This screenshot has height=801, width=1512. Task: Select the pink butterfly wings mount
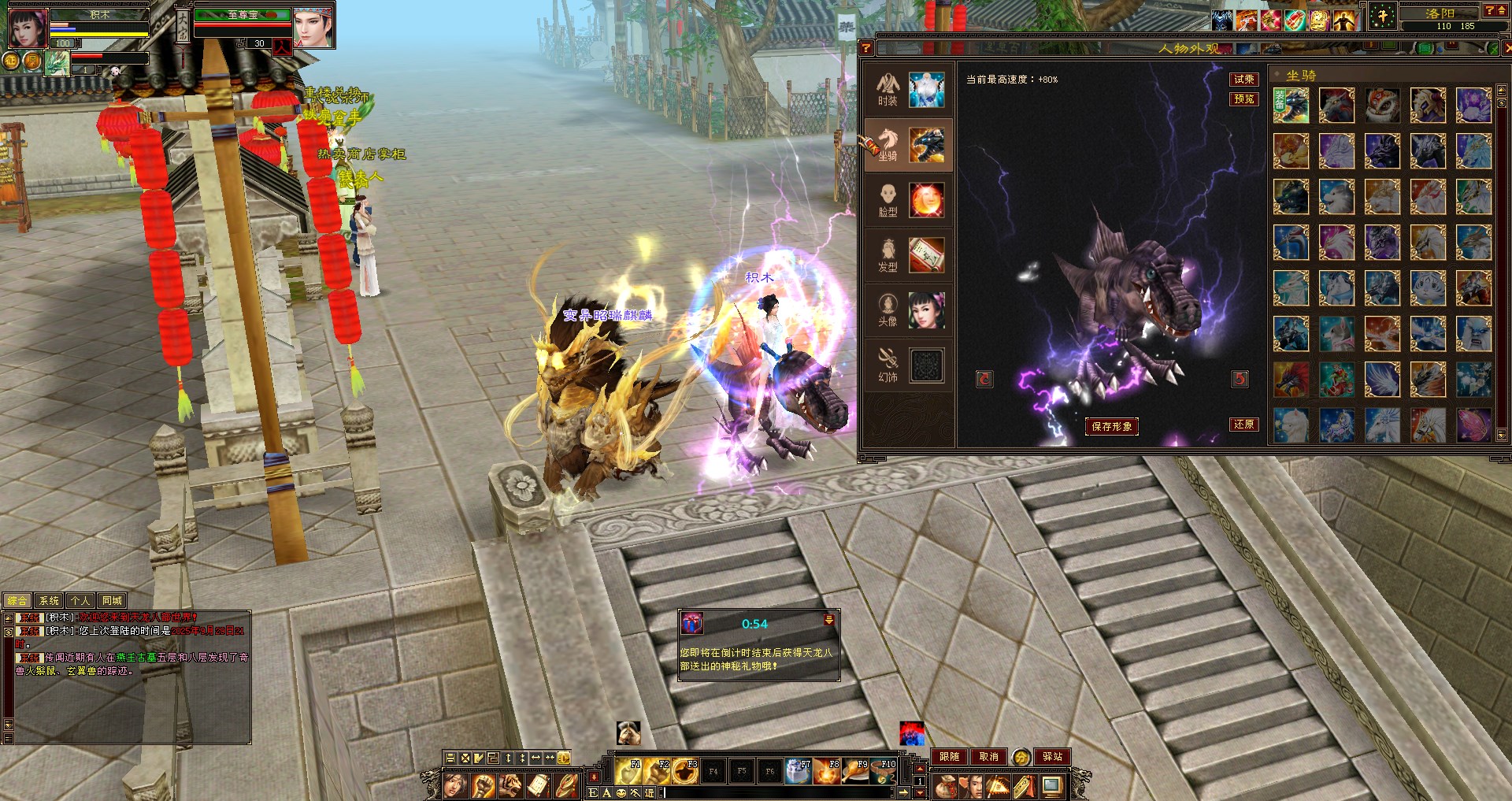(1473, 425)
